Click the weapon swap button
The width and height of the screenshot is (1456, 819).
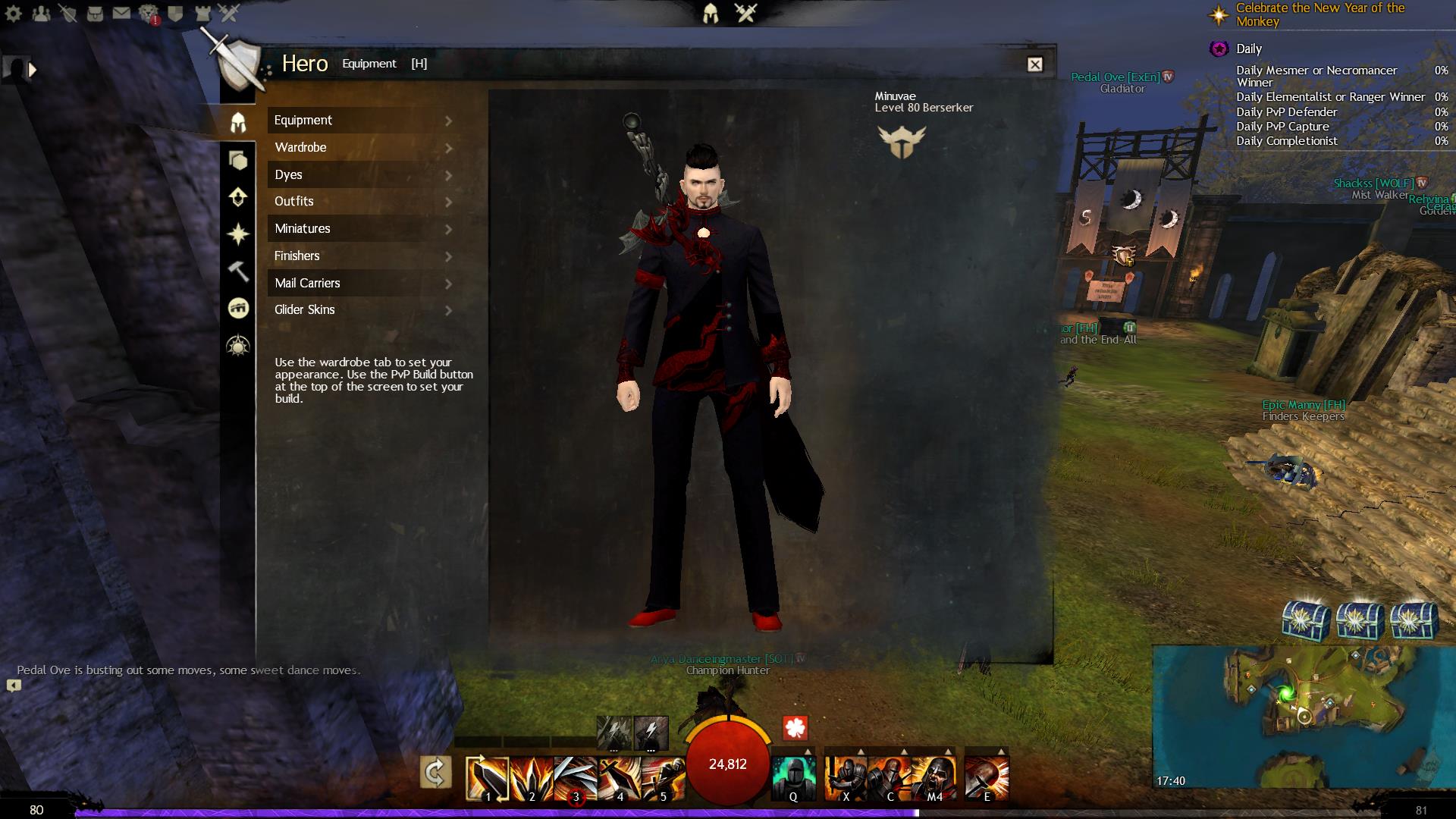point(436,773)
